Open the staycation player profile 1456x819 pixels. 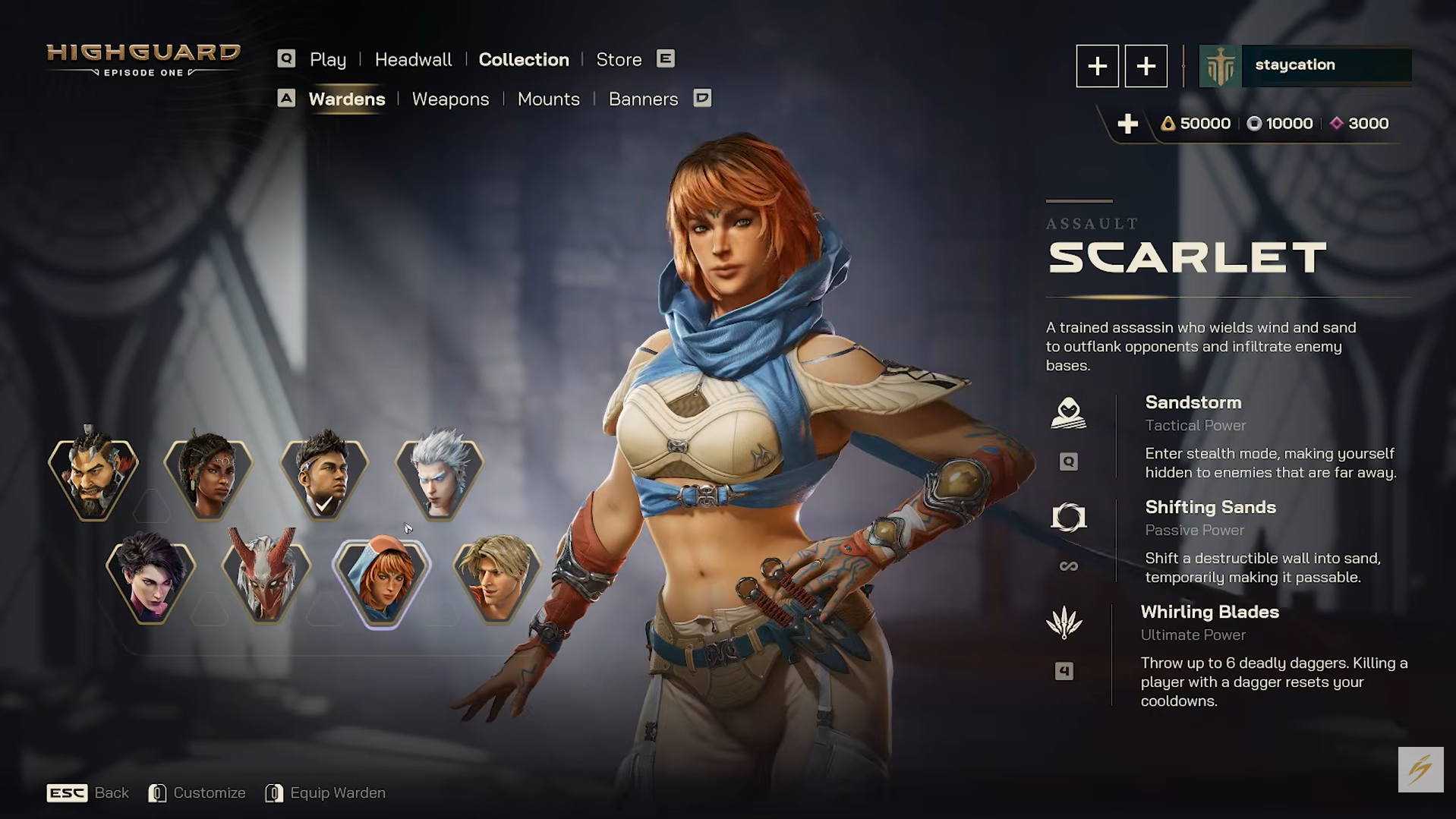pos(1305,65)
